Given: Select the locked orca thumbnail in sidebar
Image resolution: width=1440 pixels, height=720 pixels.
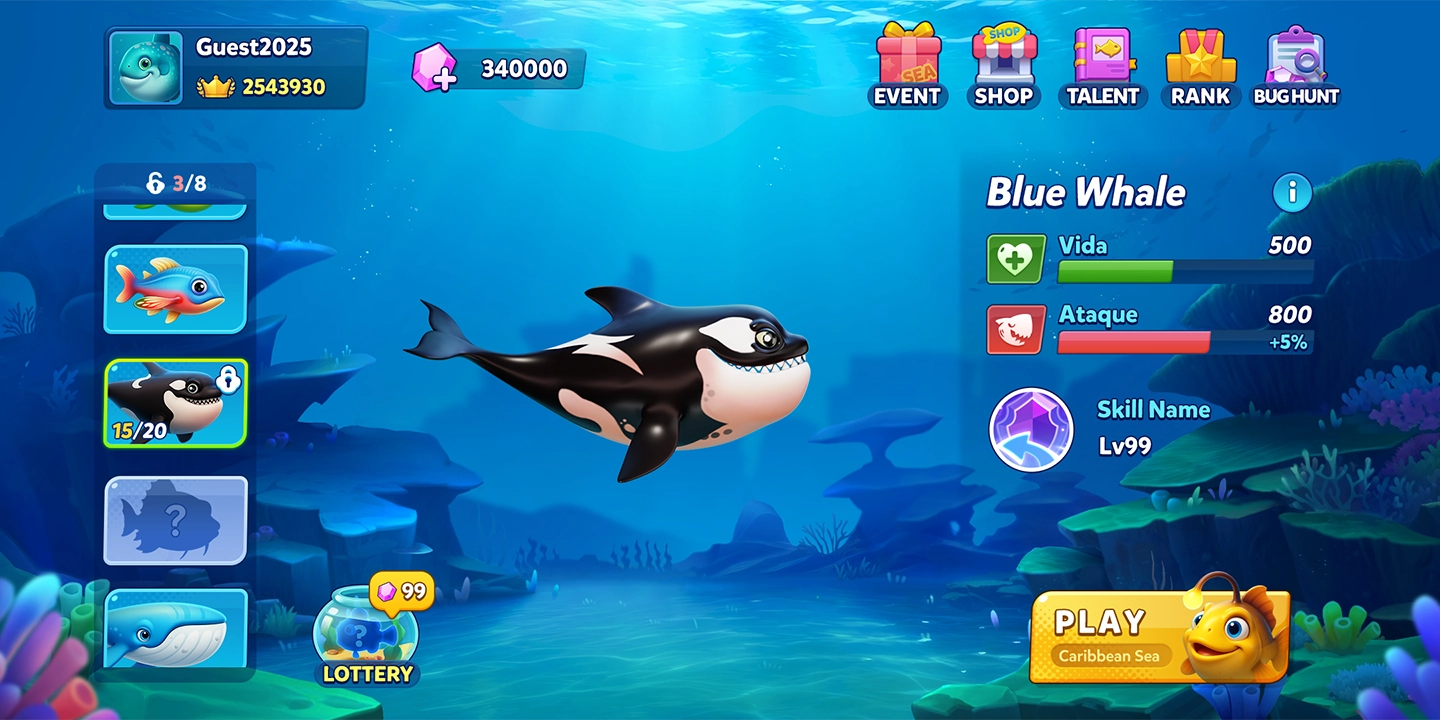Looking at the screenshot, I should 174,404.
